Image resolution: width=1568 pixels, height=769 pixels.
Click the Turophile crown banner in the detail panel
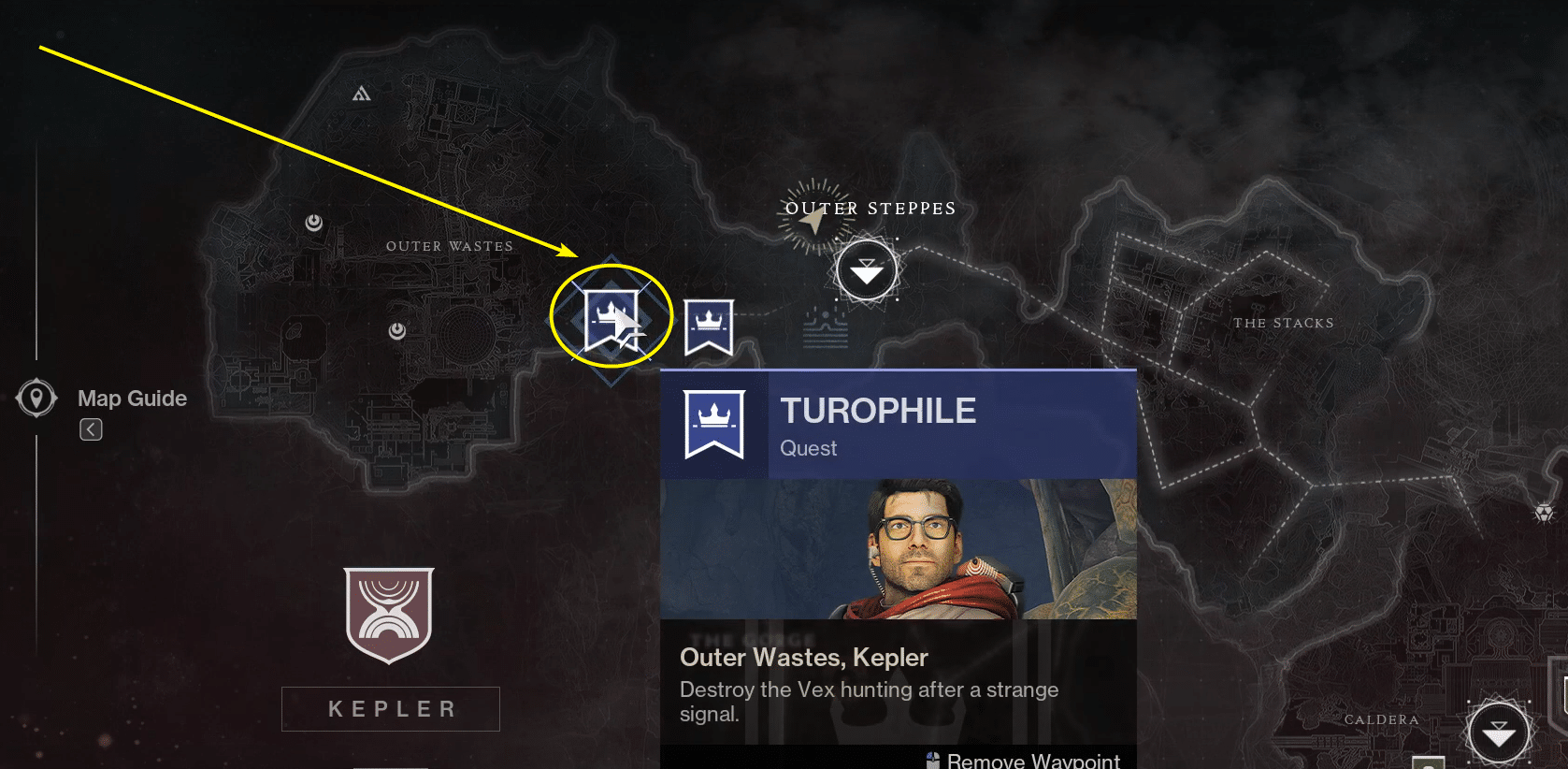[714, 424]
